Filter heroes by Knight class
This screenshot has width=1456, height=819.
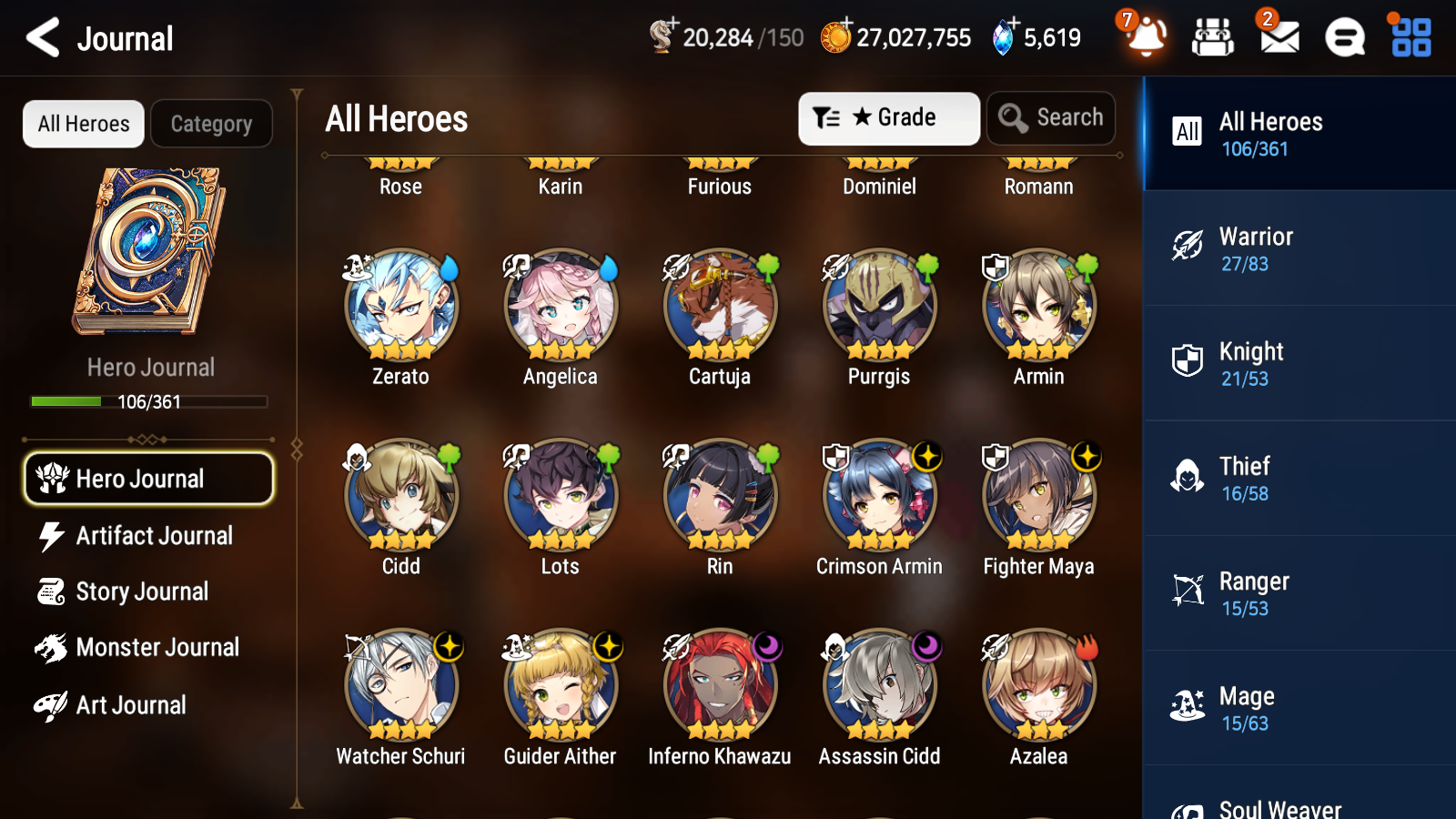[1299, 363]
